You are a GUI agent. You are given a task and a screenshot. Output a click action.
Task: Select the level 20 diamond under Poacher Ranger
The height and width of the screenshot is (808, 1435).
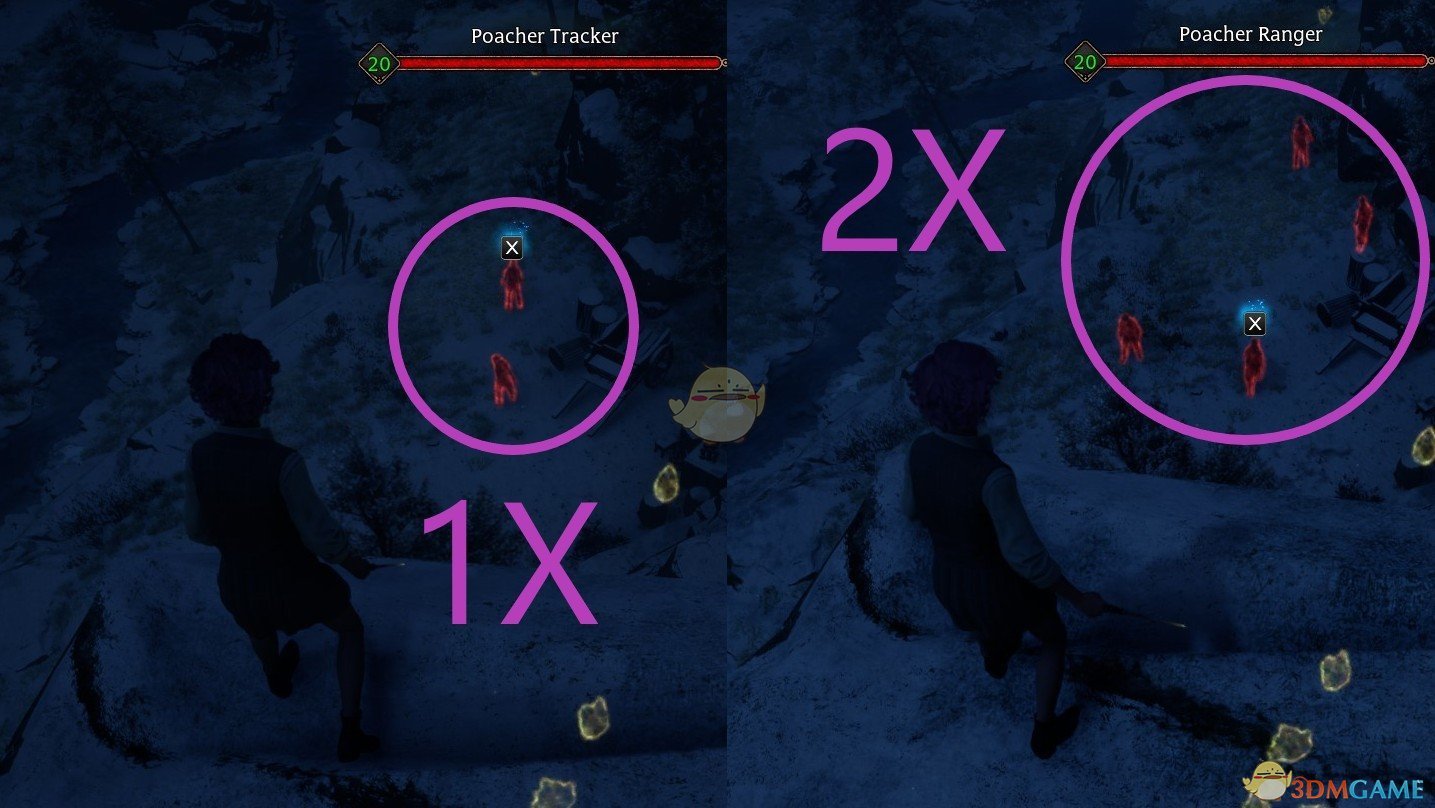click(1083, 61)
